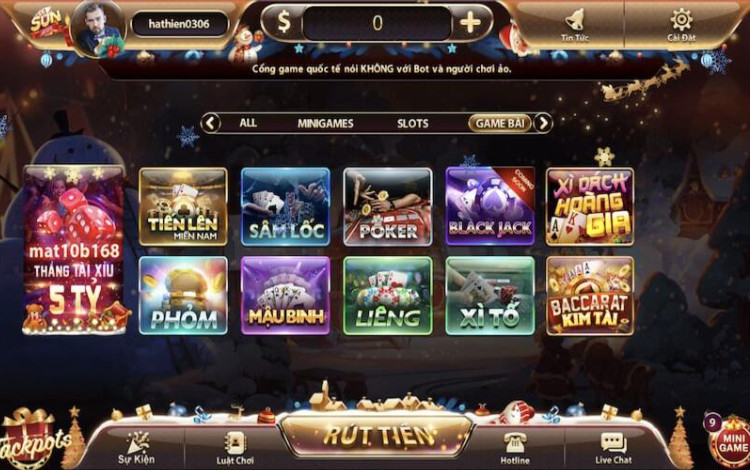Screen dimensions: 751x470
Task: Click the Rút Tiền withdraw button
Action: [377, 435]
